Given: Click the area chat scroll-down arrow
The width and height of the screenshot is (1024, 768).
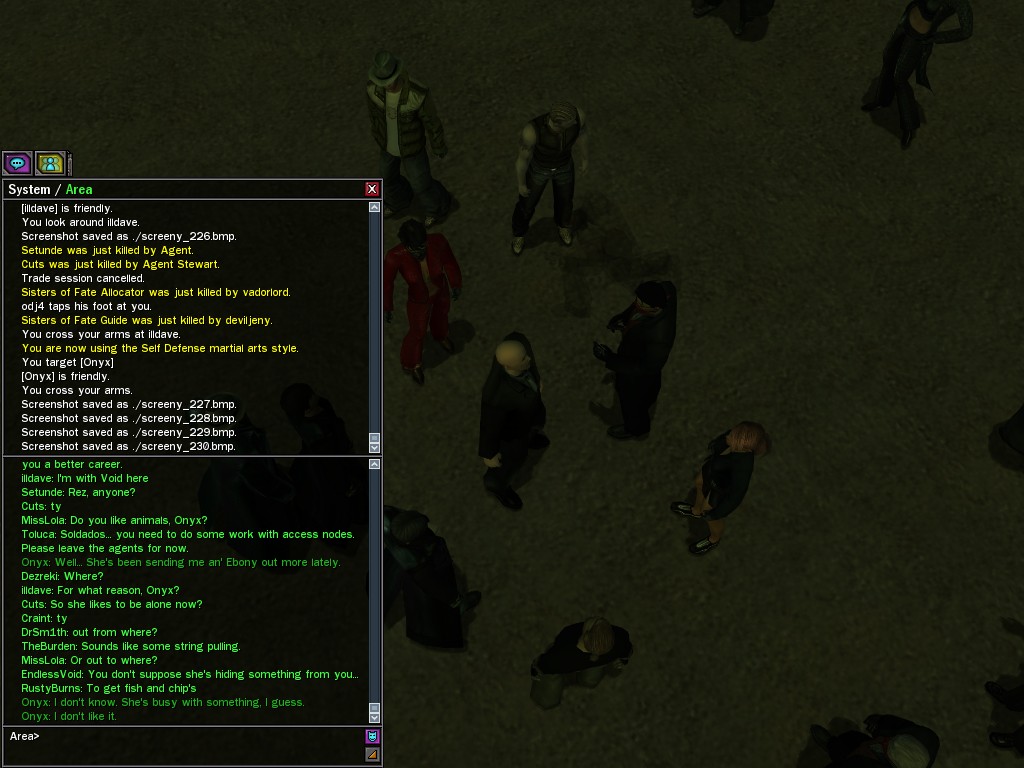Looking at the screenshot, I should (x=375, y=717).
